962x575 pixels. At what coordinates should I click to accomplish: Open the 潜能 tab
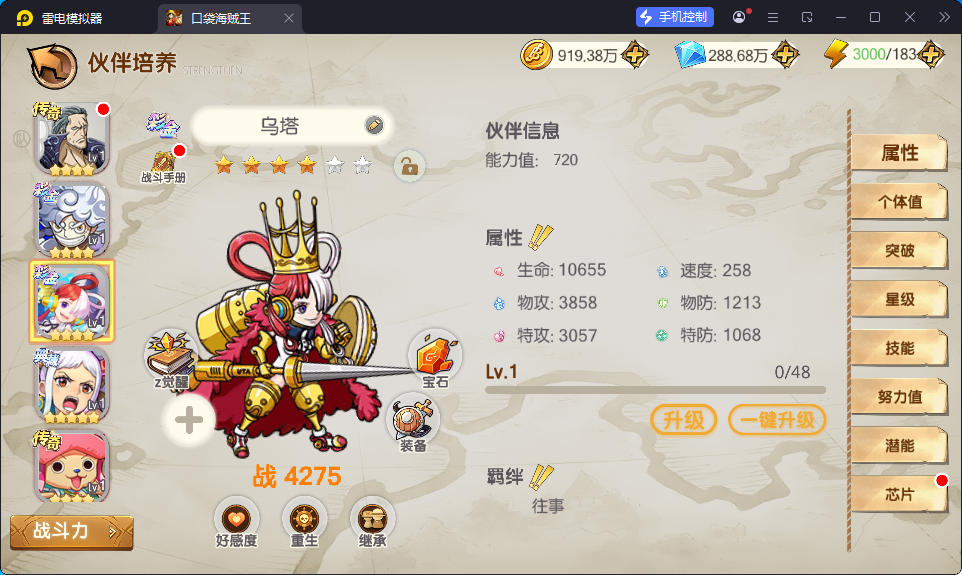click(x=898, y=446)
